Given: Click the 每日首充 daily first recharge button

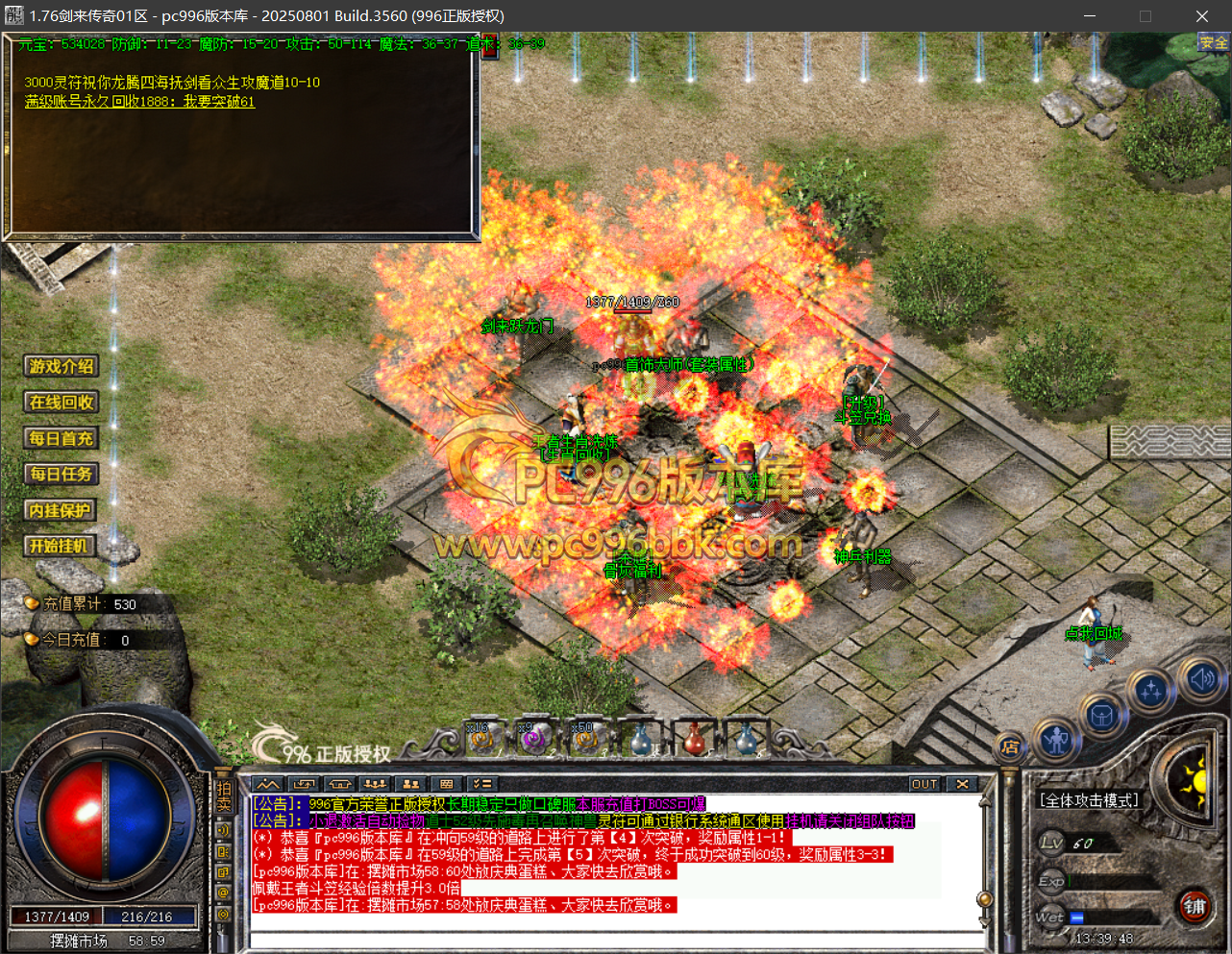Looking at the screenshot, I should (x=61, y=438).
